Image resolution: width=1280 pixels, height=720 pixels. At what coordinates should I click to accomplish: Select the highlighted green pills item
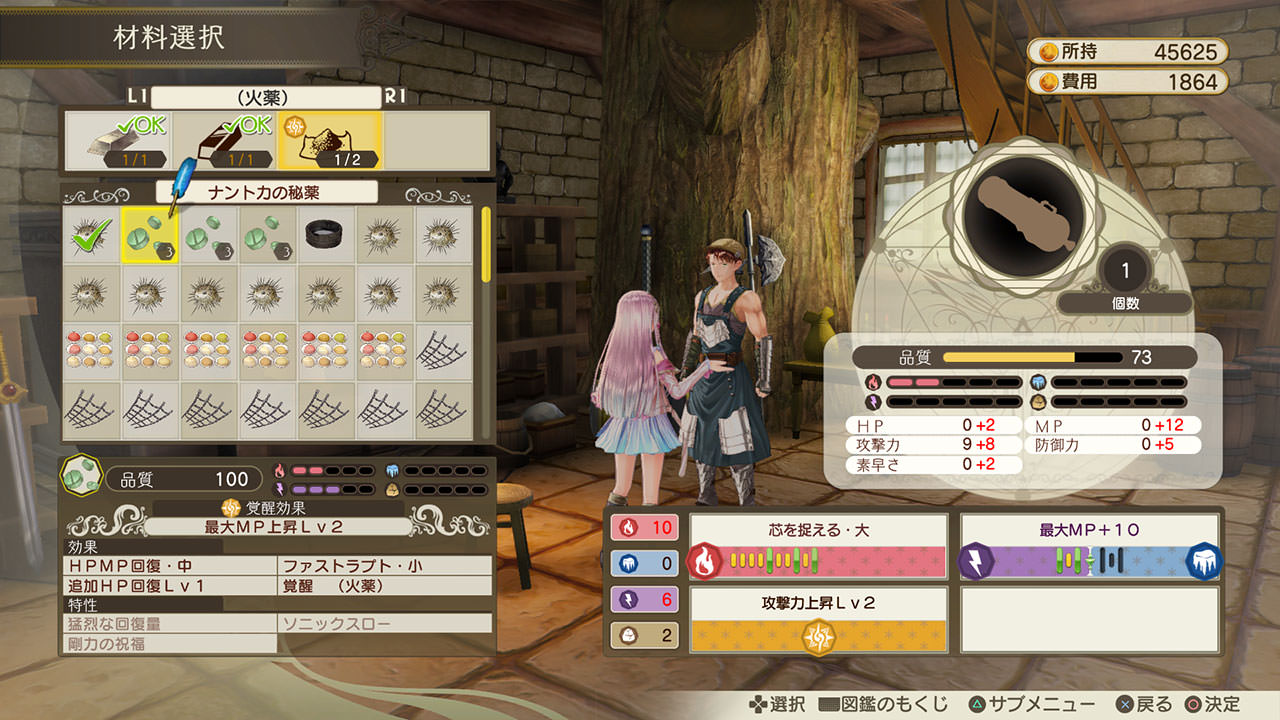pyautogui.click(x=150, y=235)
